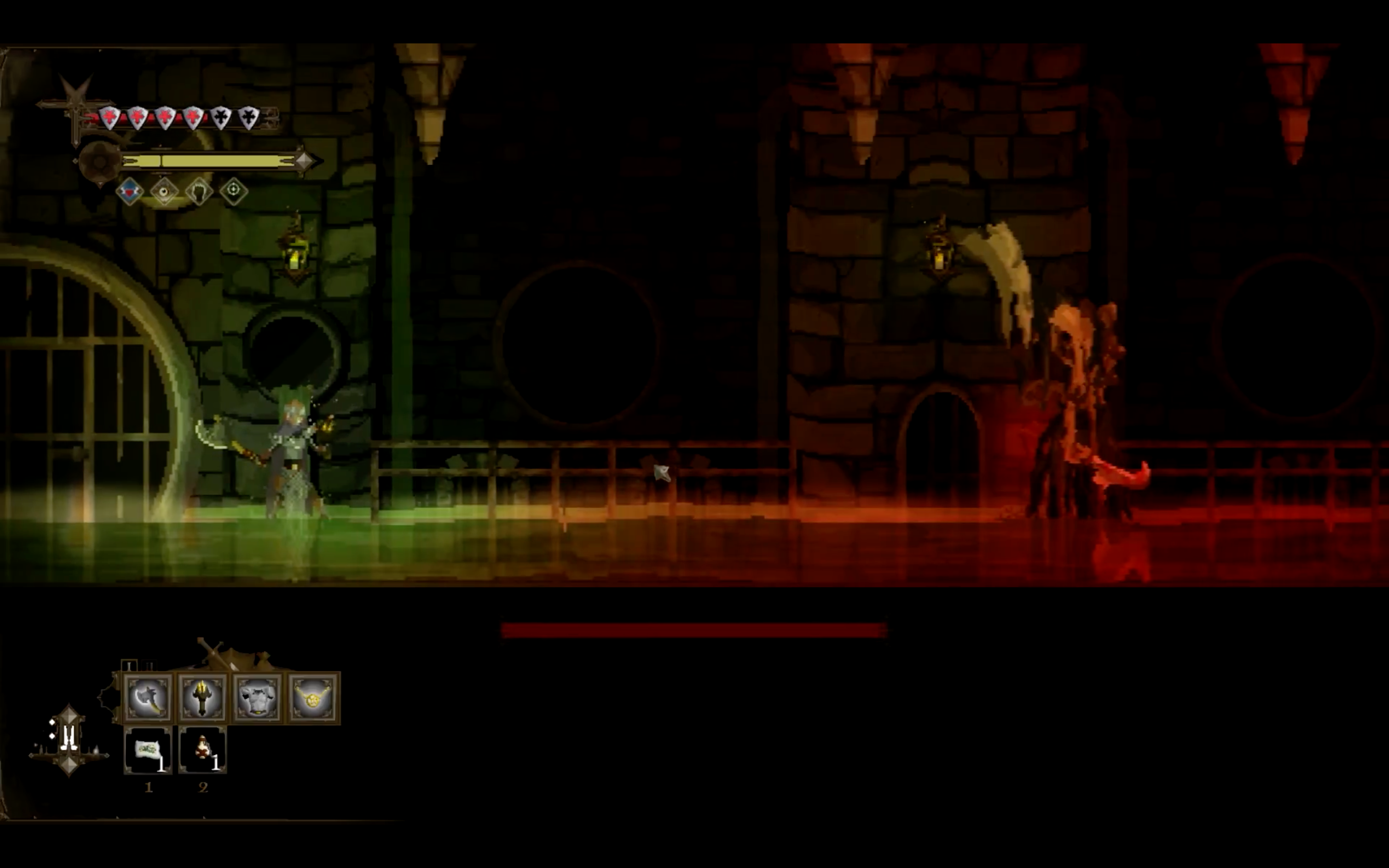Toggle the last black cross shield marker

(251, 117)
